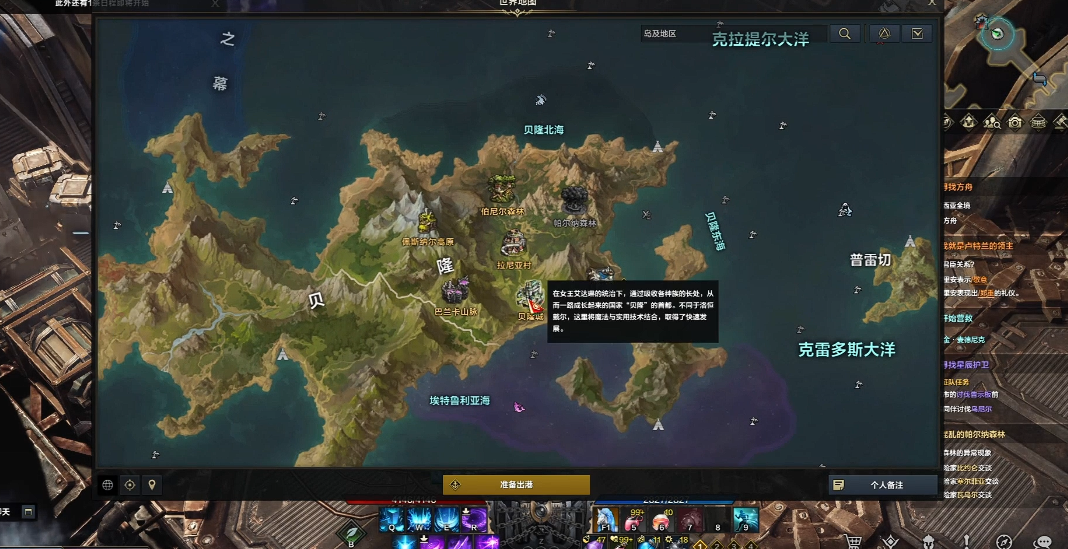Click the globe world view icon
1068x549 pixels.
[x=108, y=485]
